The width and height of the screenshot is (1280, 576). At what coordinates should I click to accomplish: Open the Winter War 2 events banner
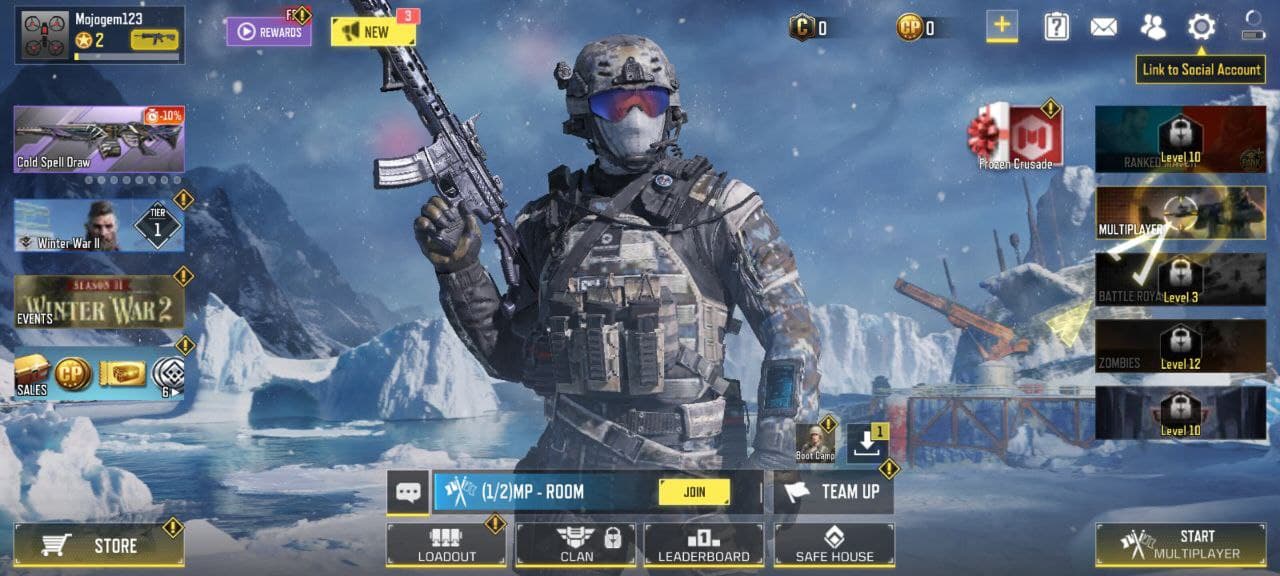98,302
